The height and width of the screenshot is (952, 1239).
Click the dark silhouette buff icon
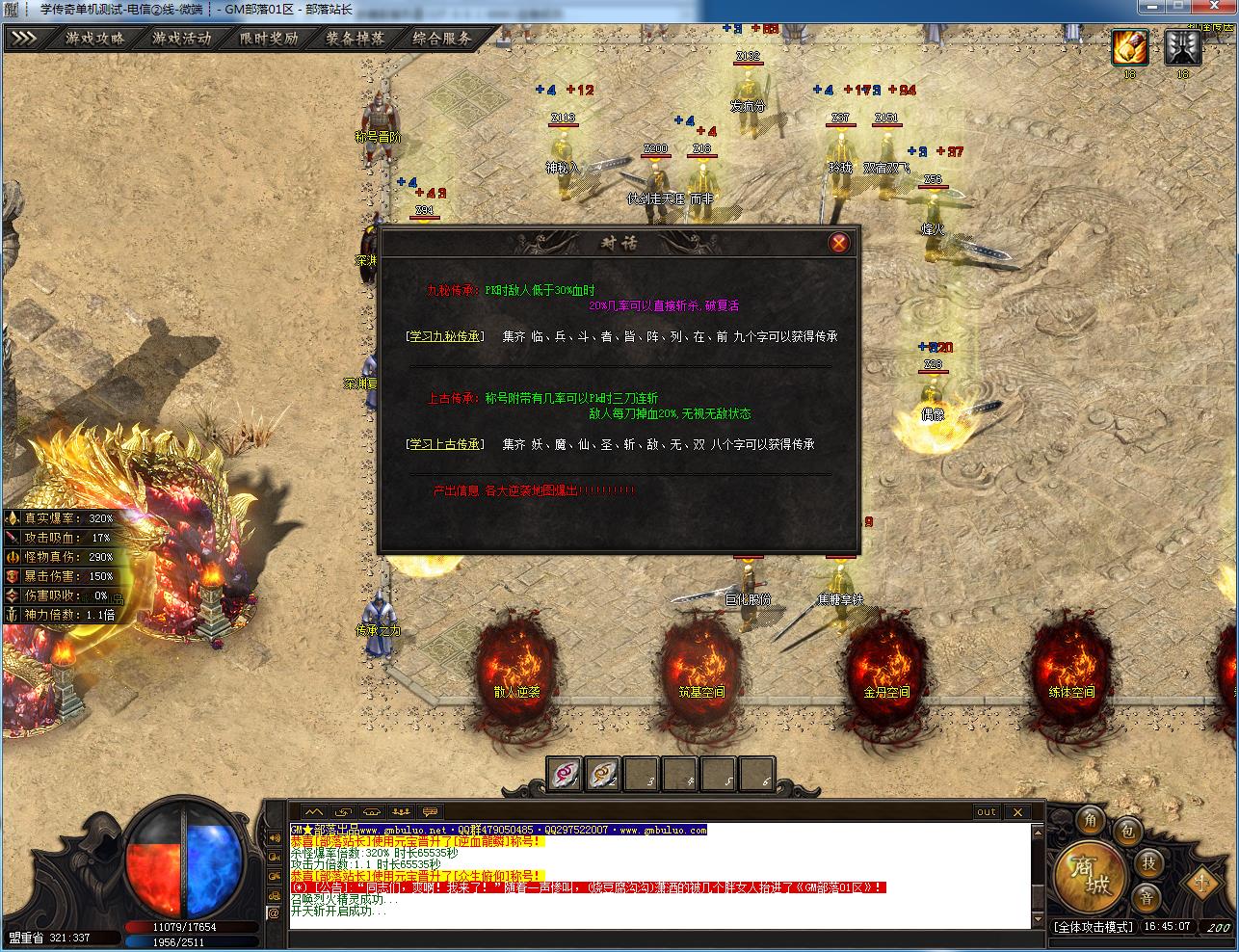tap(1182, 47)
